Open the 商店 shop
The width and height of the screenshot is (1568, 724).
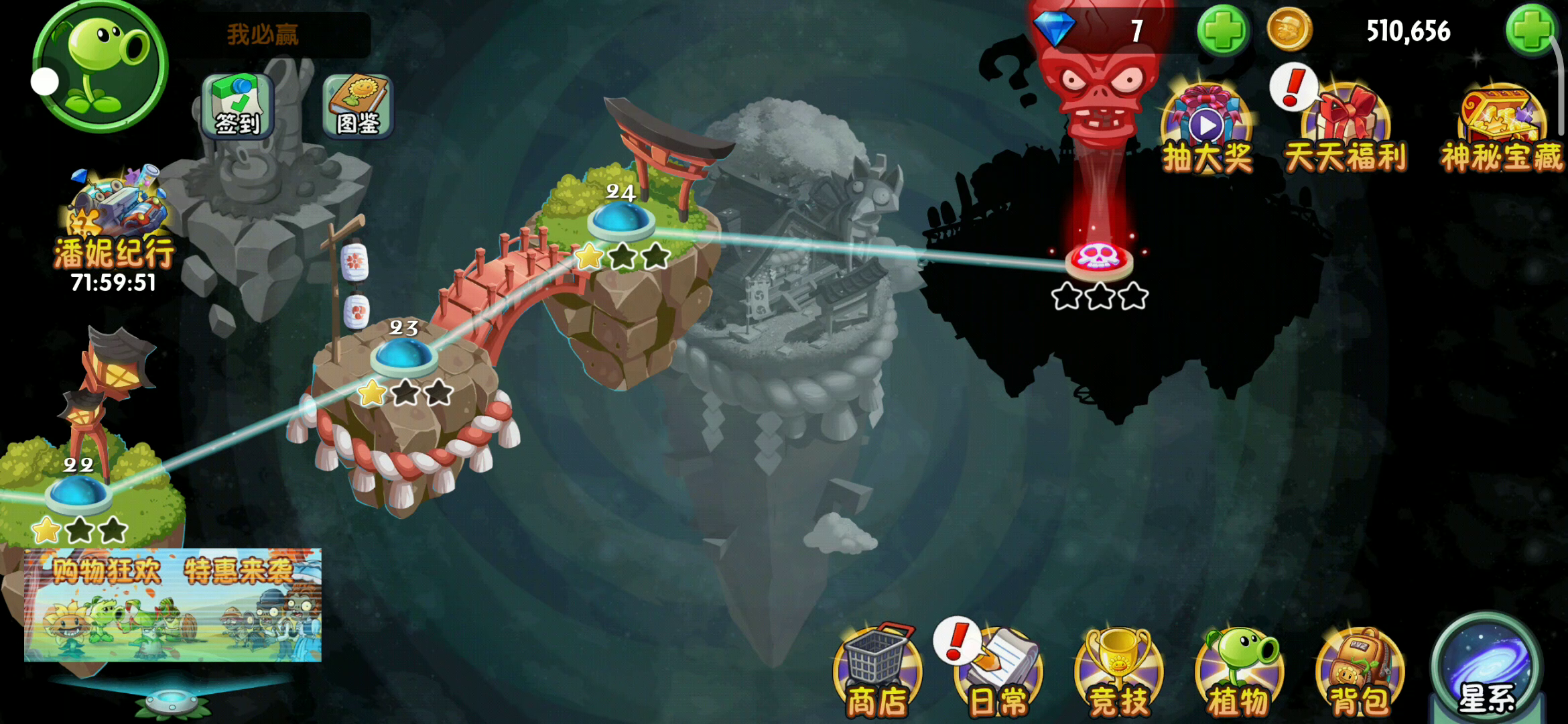point(877,672)
